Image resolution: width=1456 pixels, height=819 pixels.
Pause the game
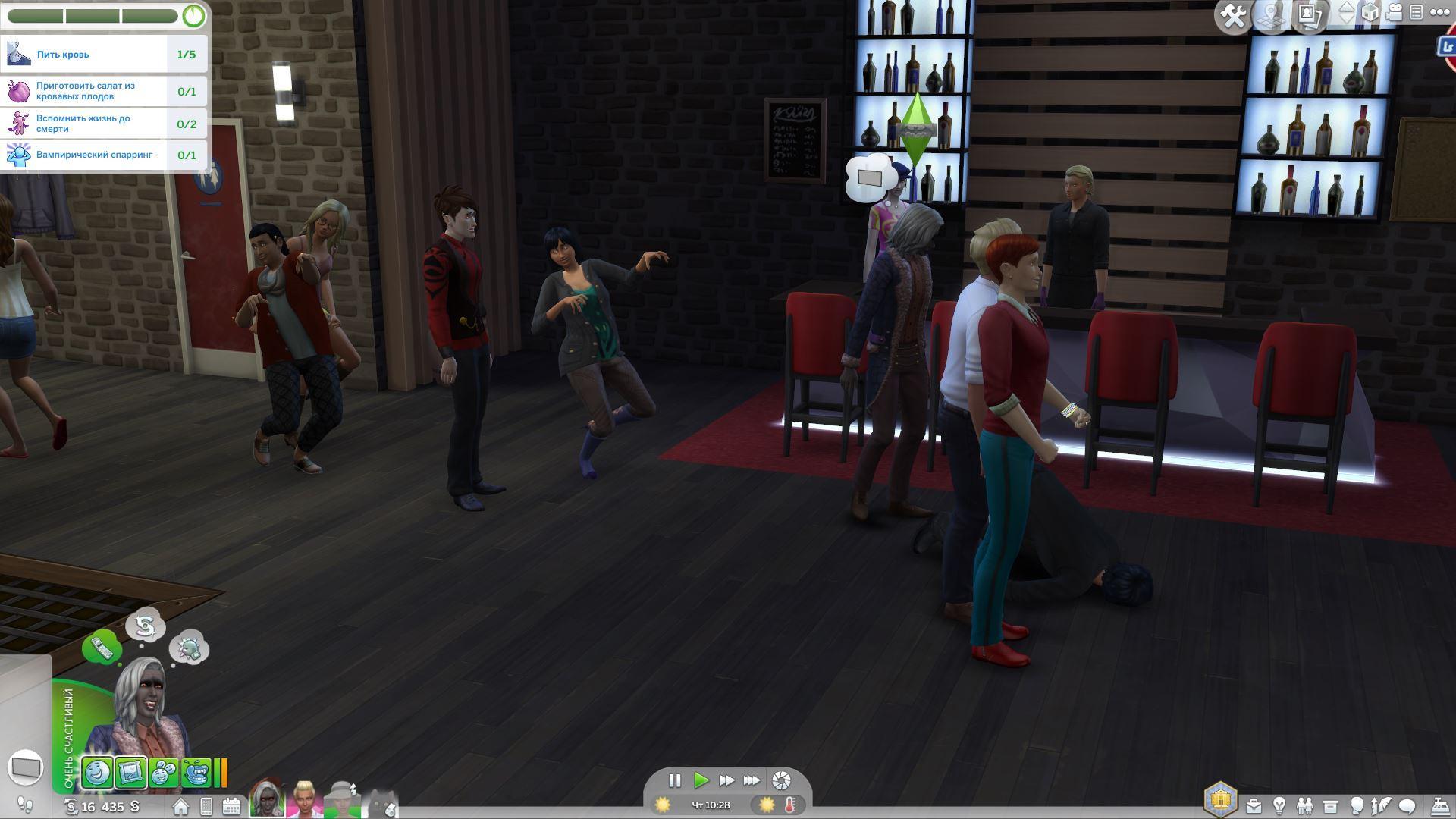tap(674, 780)
